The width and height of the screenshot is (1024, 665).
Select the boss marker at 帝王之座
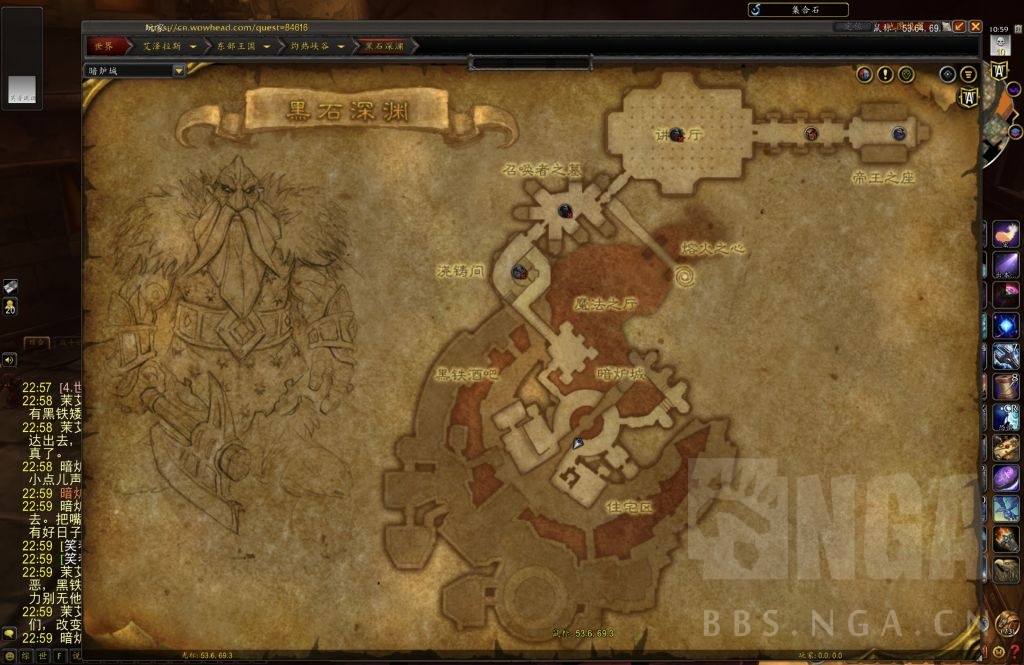[899, 133]
